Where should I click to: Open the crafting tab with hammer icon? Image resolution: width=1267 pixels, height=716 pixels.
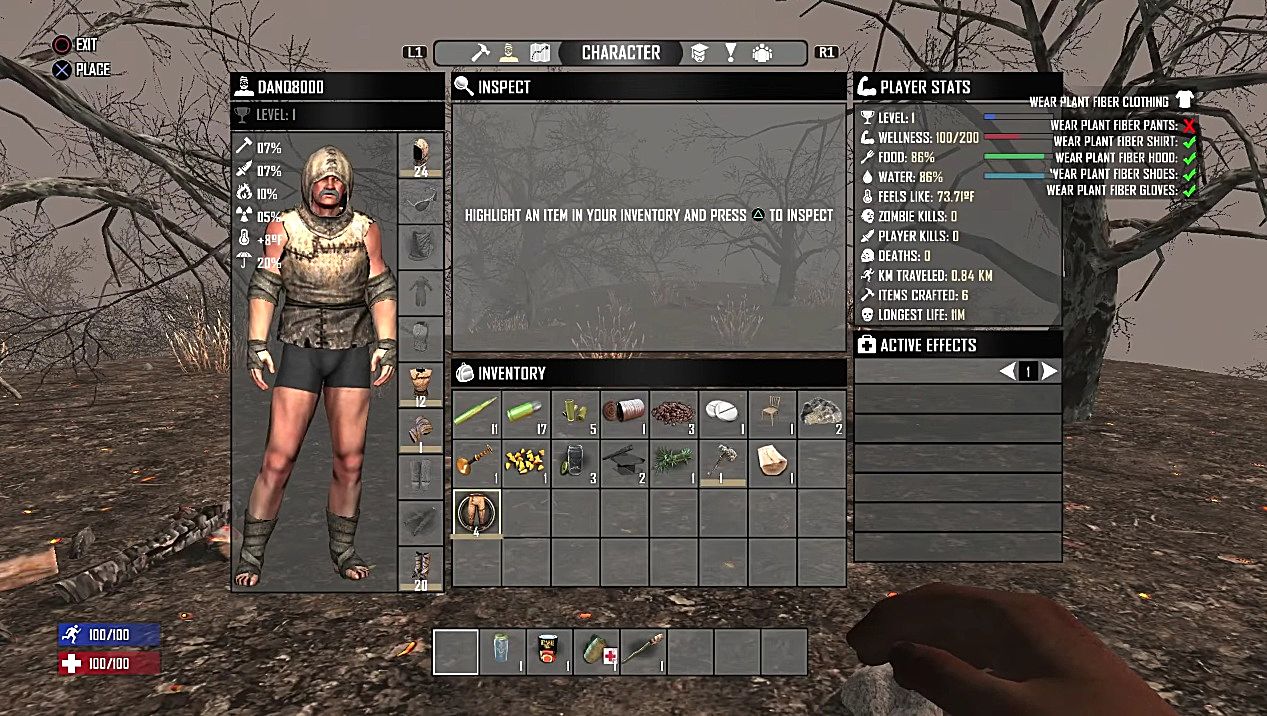coord(481,53)
